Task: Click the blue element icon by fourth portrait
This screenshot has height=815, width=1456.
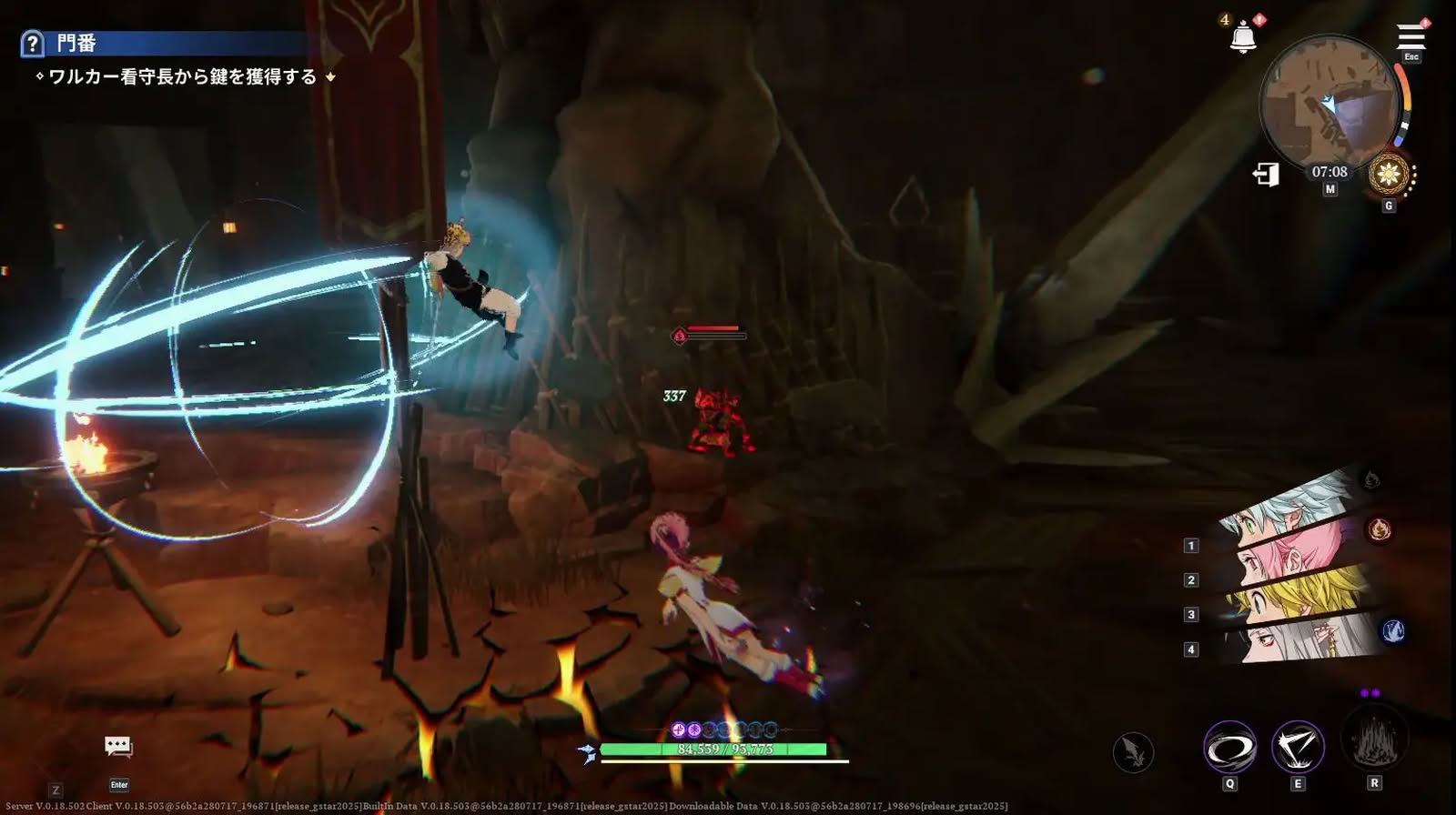Action: [1393, 630]
